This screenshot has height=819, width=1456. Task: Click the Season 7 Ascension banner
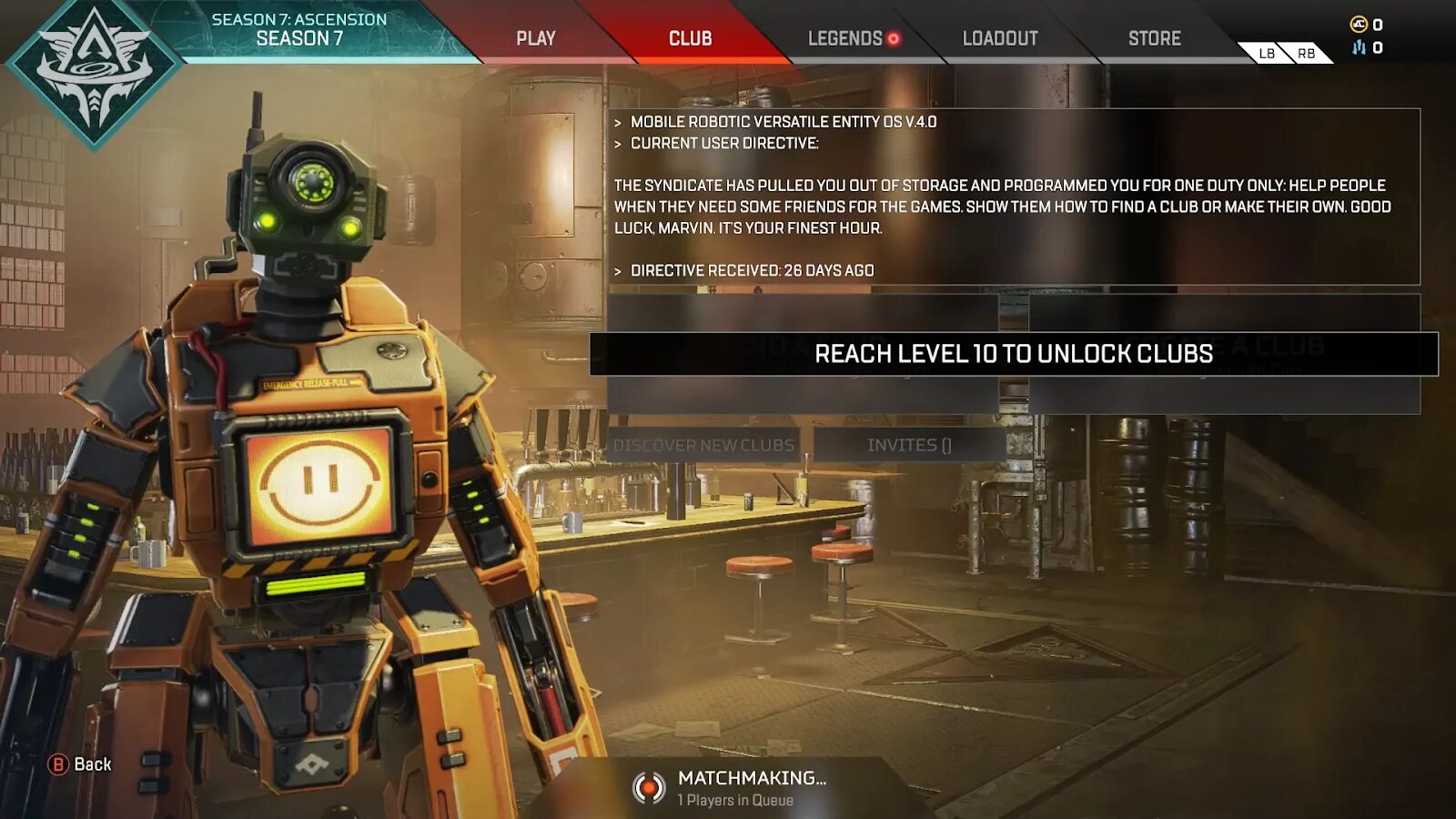(x=298, y=30)
